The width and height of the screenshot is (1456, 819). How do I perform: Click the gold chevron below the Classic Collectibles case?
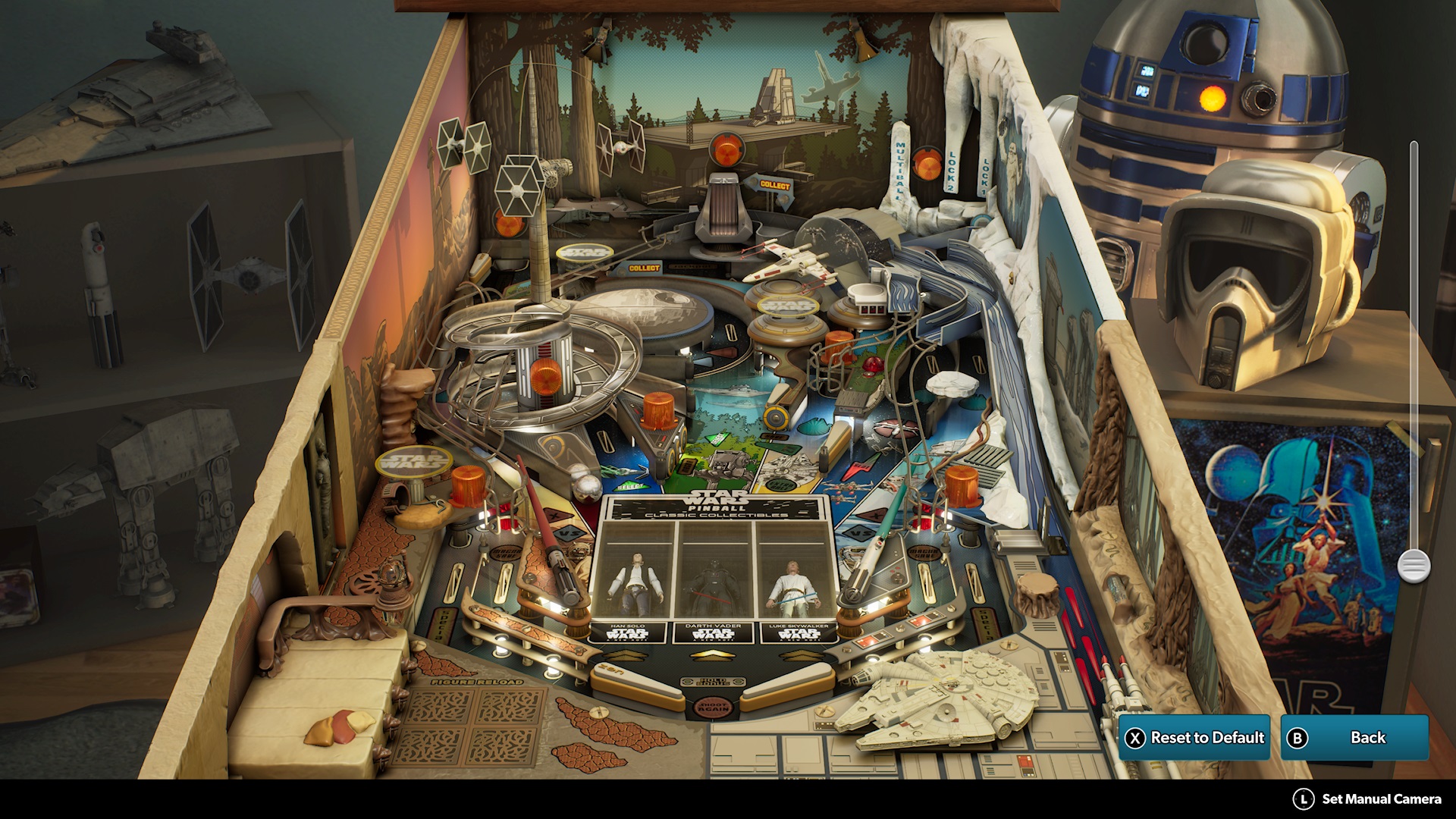pyautogui.click(x=712, y=656)
